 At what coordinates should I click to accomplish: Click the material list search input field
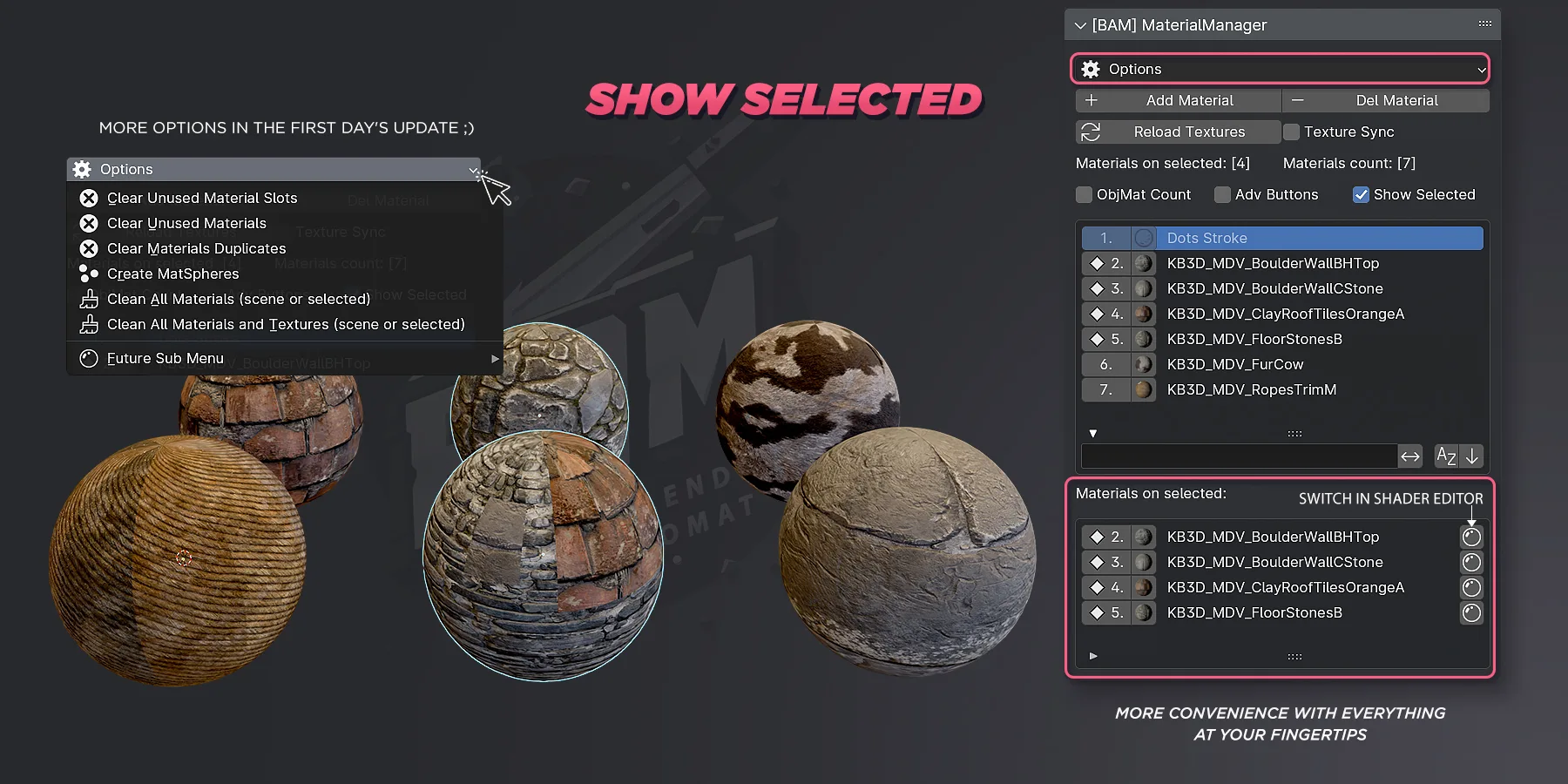click(x=1237, y=456)
